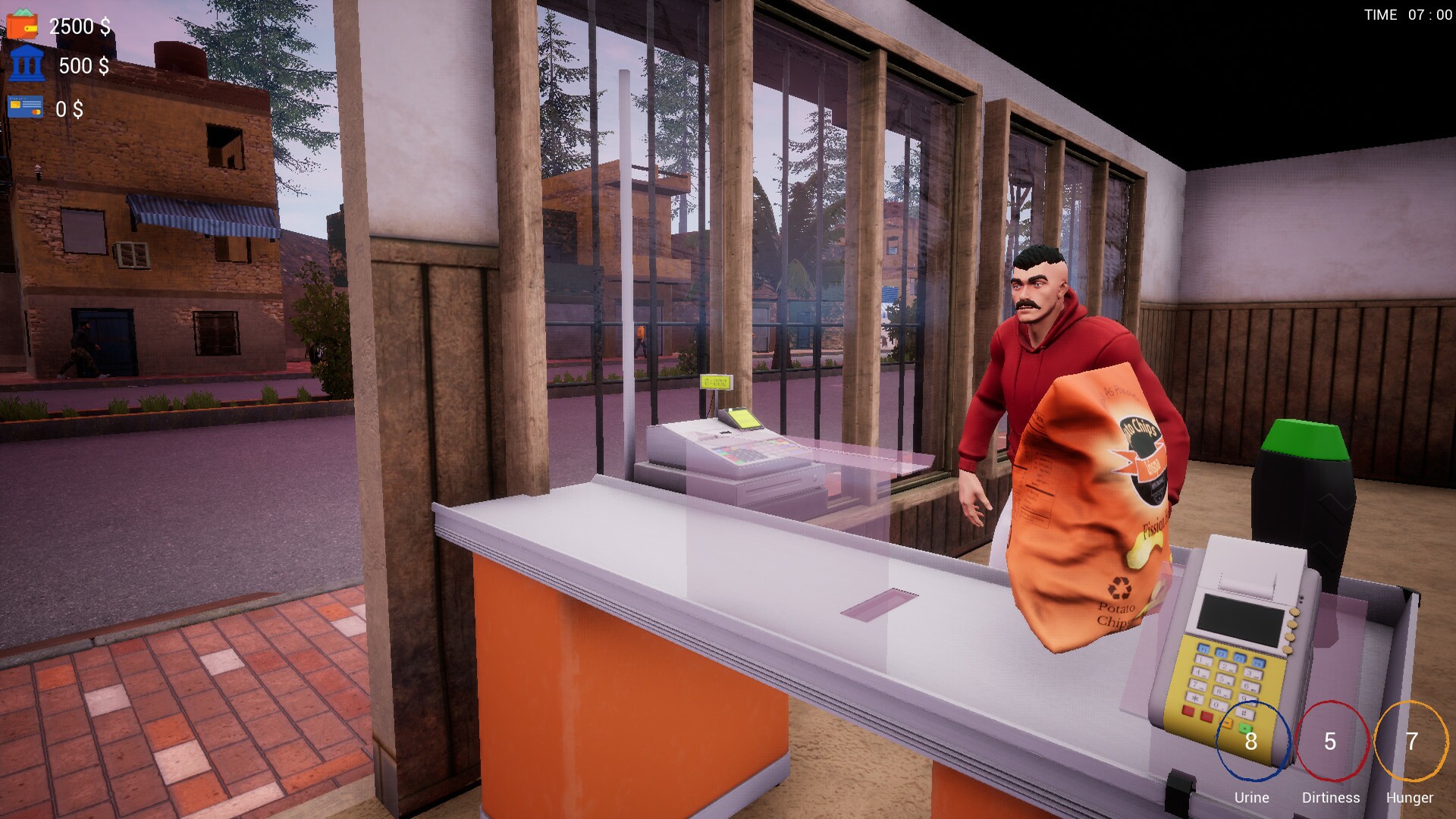Click the wallet amount showing 2500 $
This screenshot has height=819, width=1456.
78,25
